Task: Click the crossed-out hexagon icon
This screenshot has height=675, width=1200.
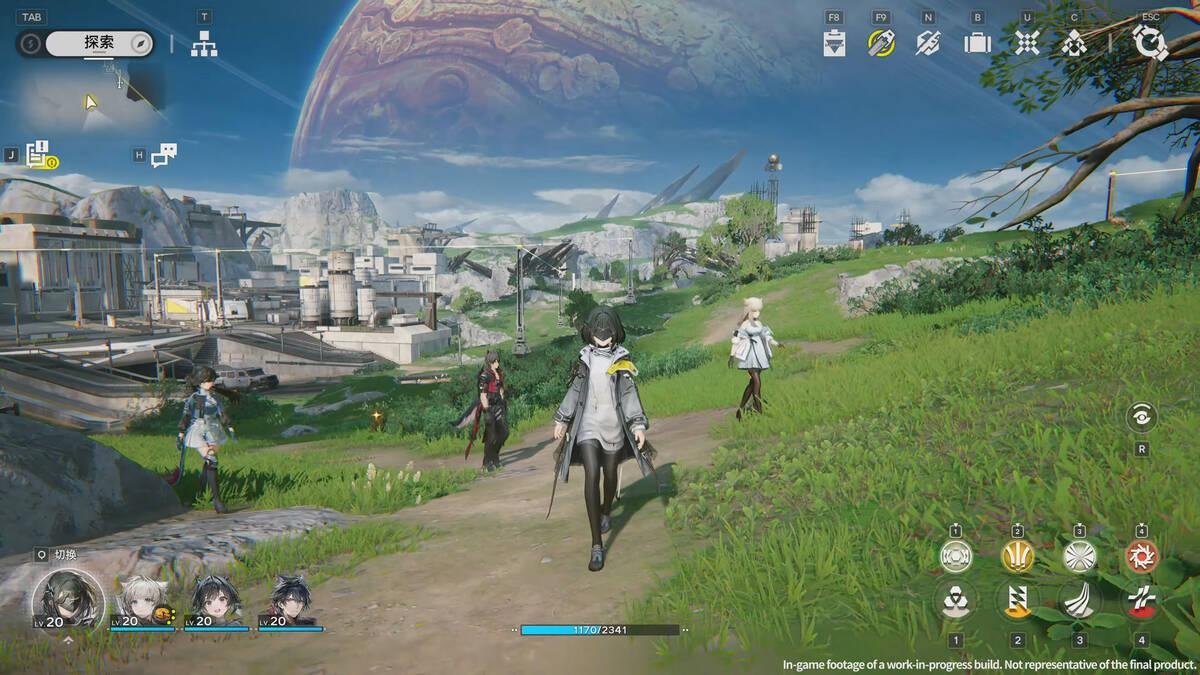Action: pos(928,43)
